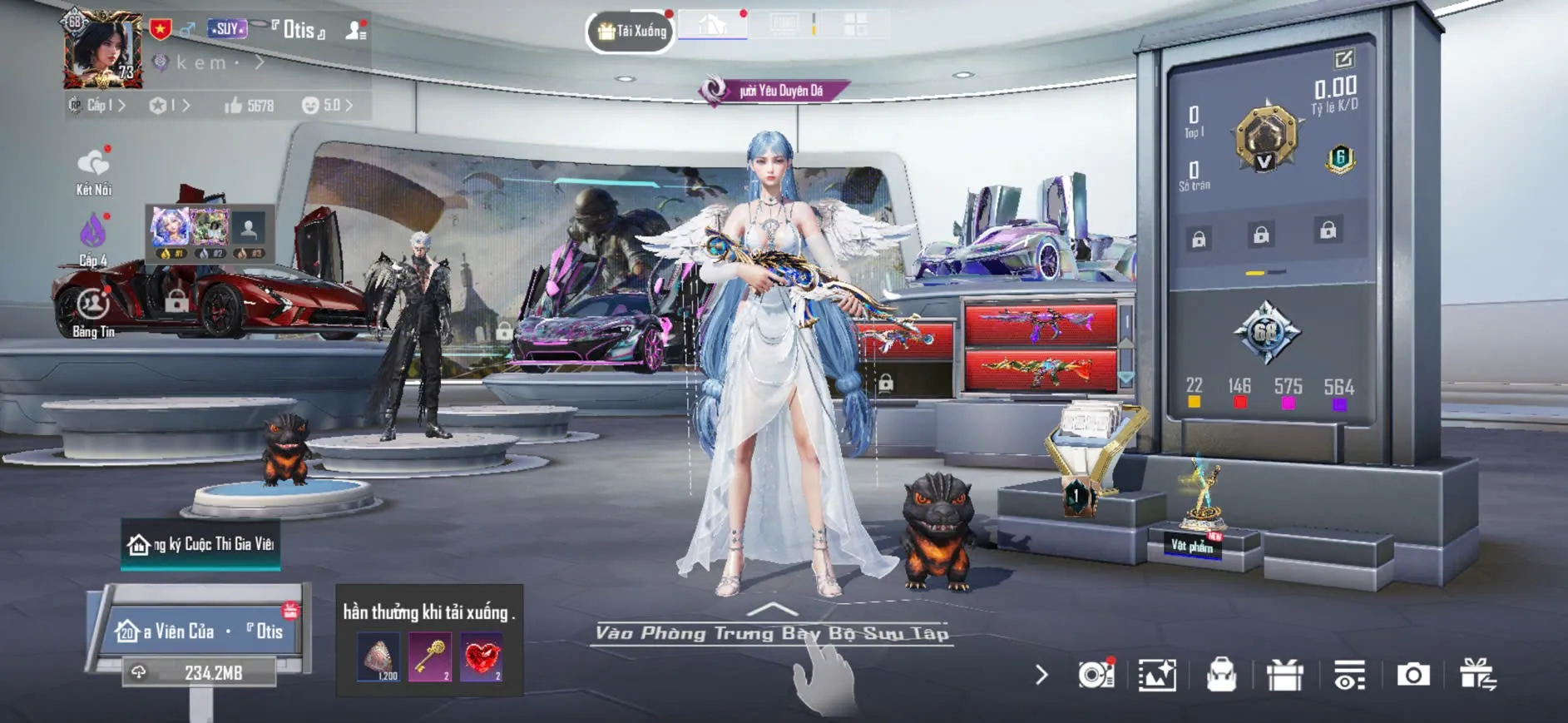
Task: Open the RP Cấp 1 pass
Action: pos(97,106)
